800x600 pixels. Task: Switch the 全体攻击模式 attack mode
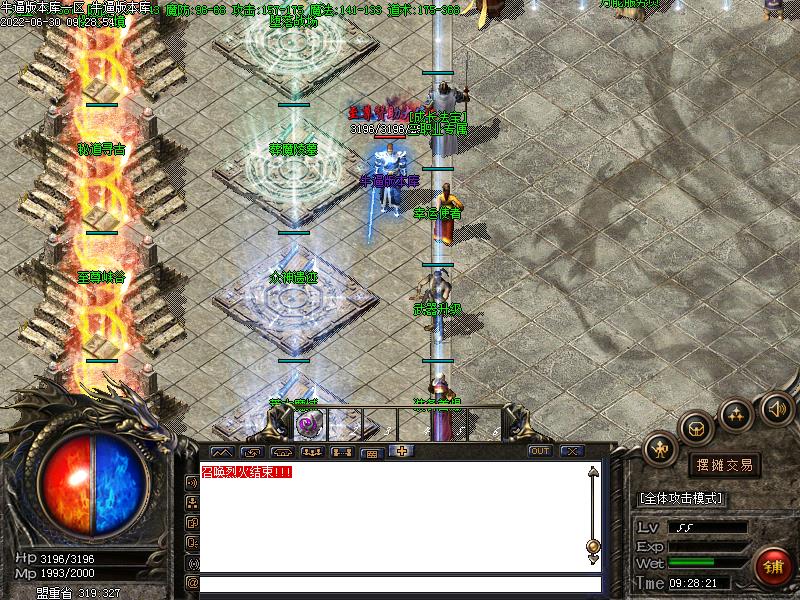click(x=681, y=498)
